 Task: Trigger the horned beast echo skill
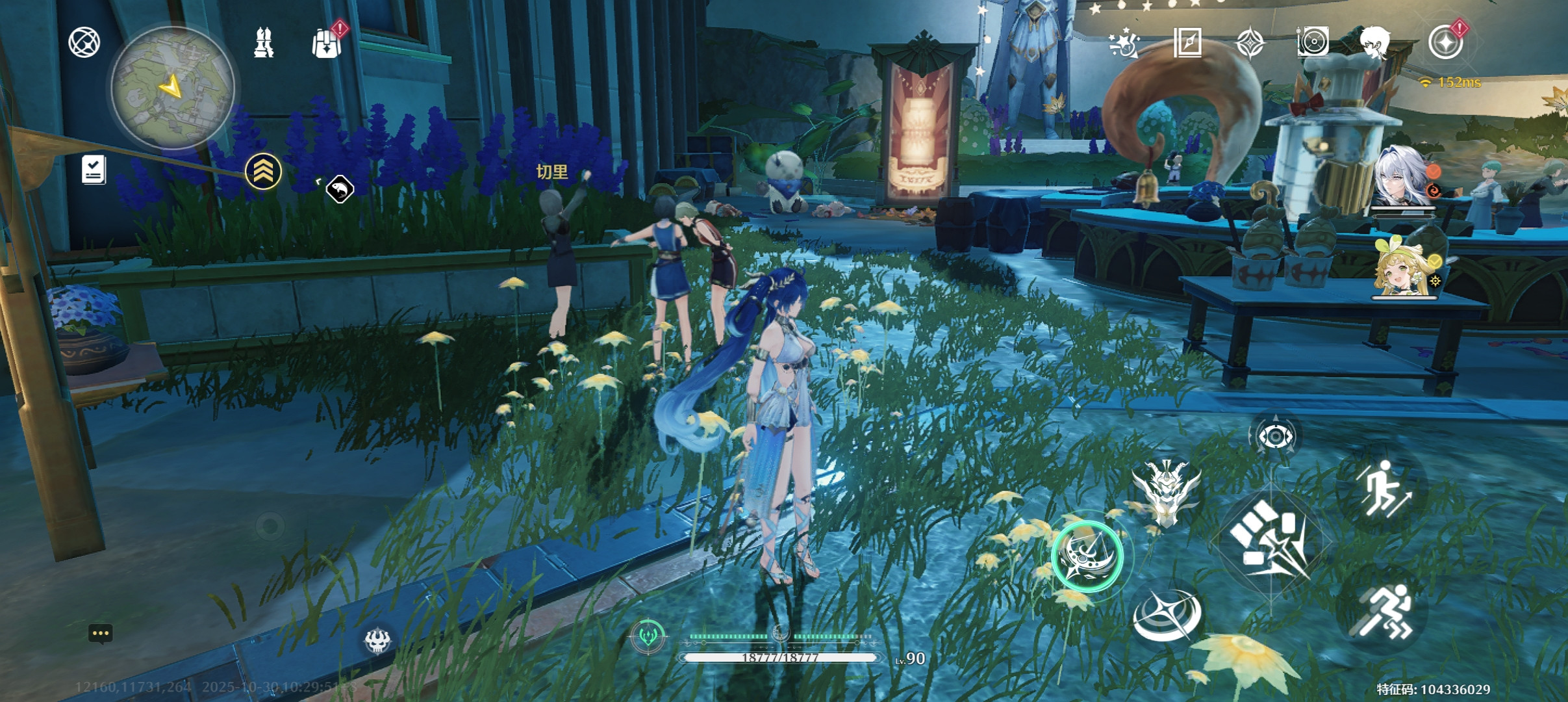click(1166, 492)
